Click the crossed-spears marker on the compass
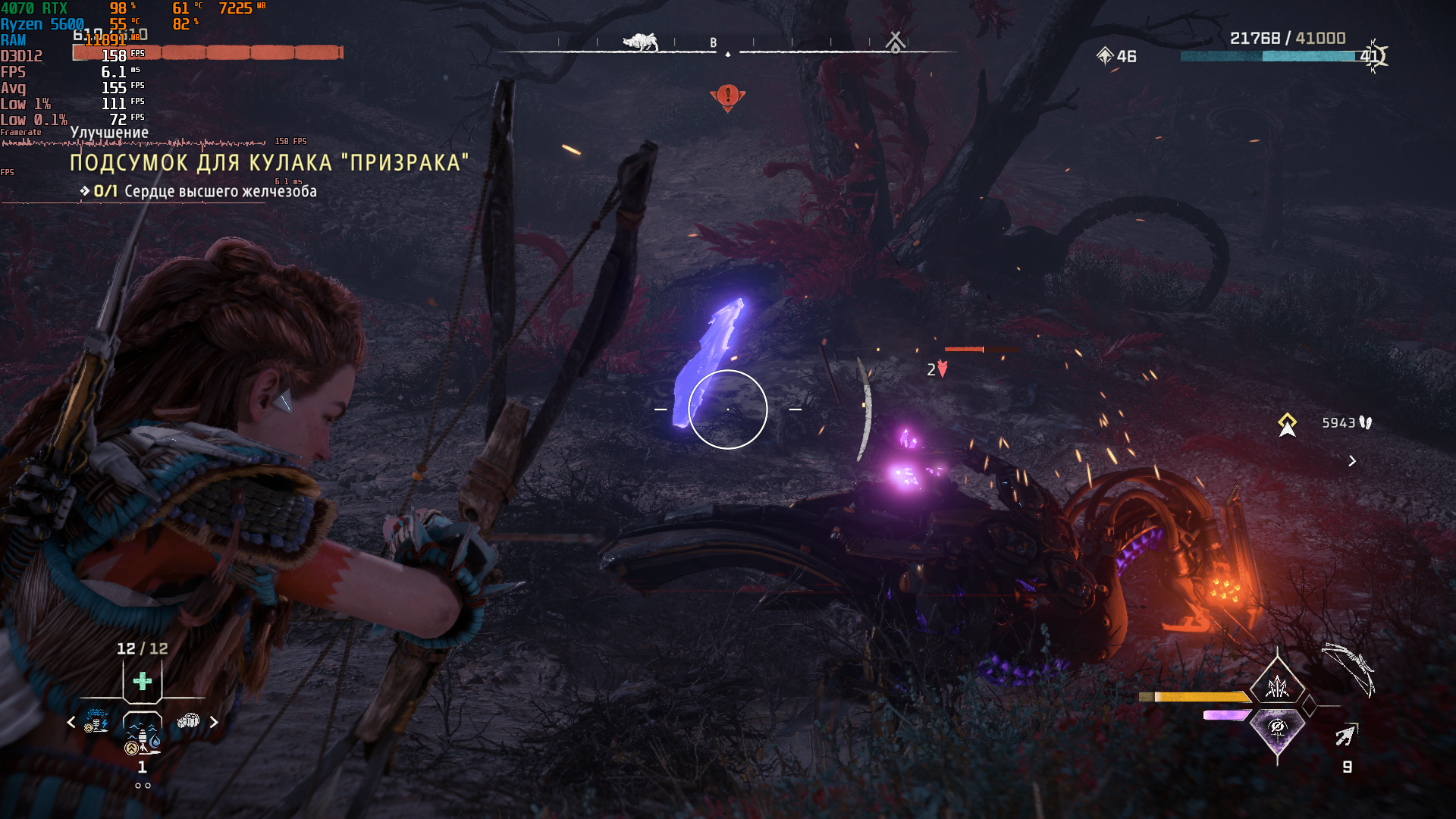The image size is (1456, 819). click(896, 42)
